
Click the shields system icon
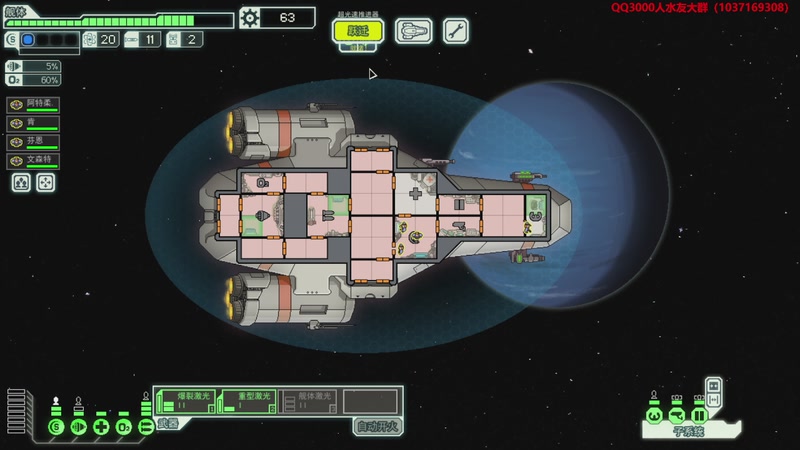pos(56,428)
